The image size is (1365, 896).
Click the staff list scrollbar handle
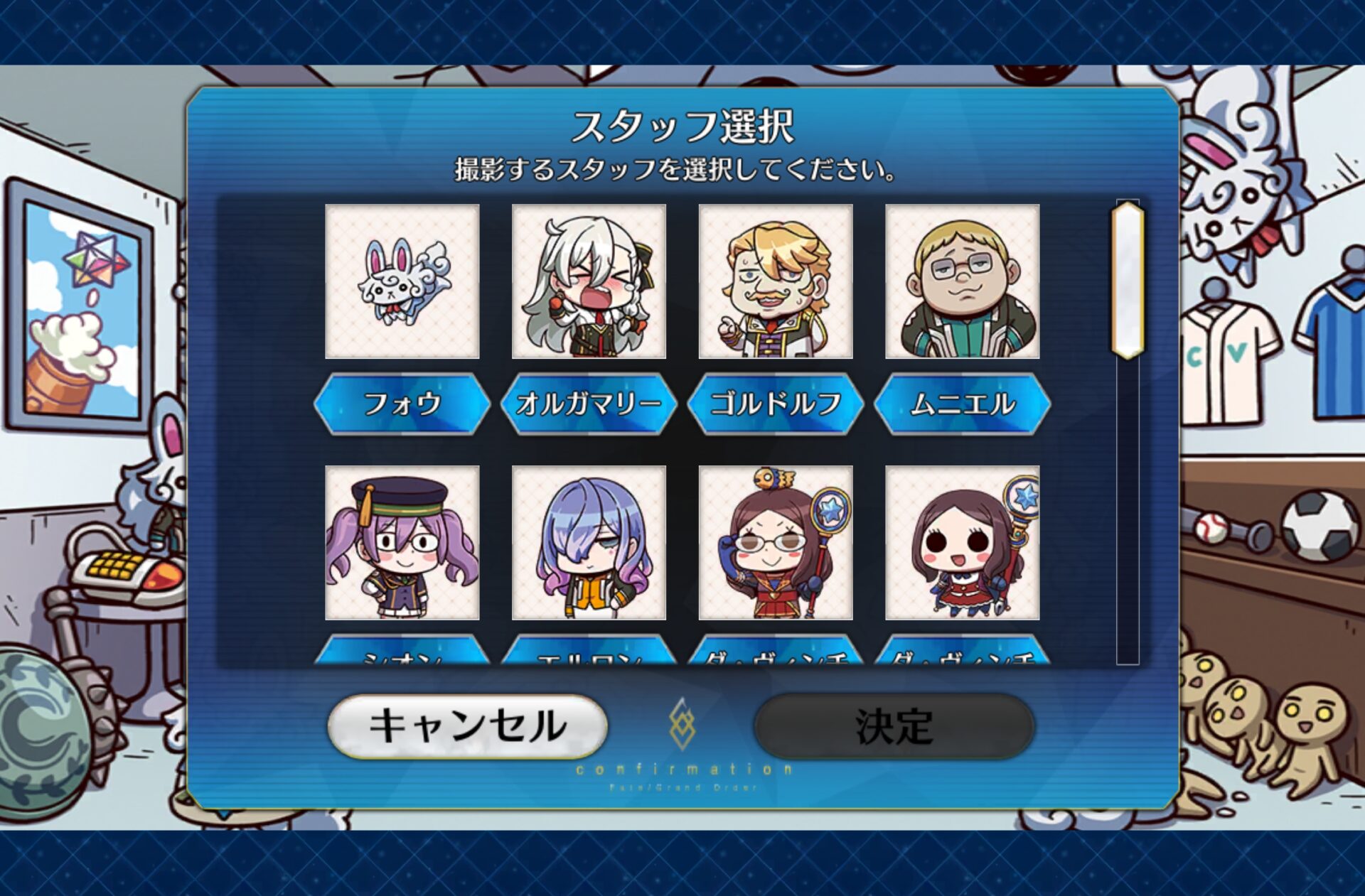pyautogui.click(x=1128, y=280)
